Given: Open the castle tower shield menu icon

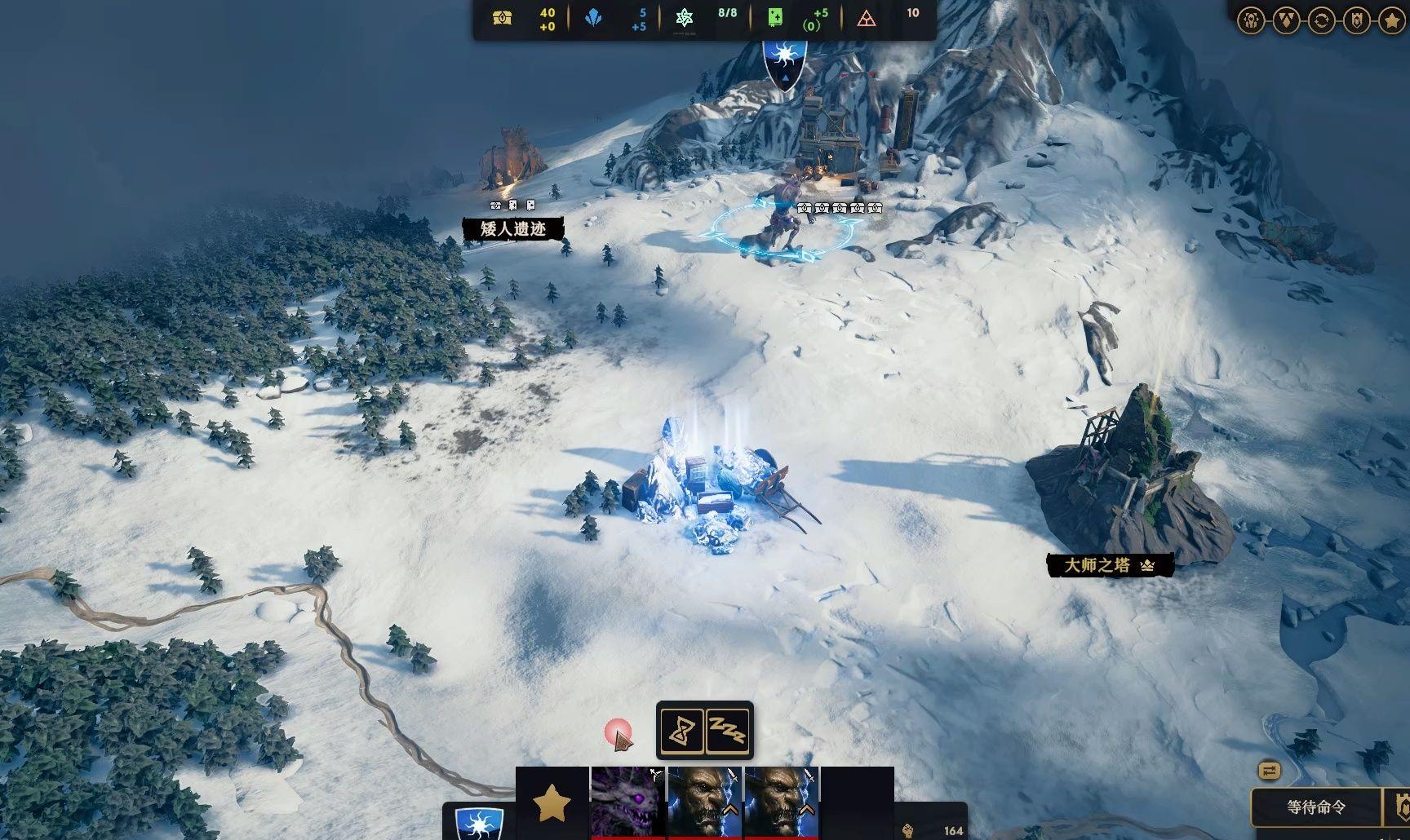Looking at the screenshot, I should (x=1357, y=20).
